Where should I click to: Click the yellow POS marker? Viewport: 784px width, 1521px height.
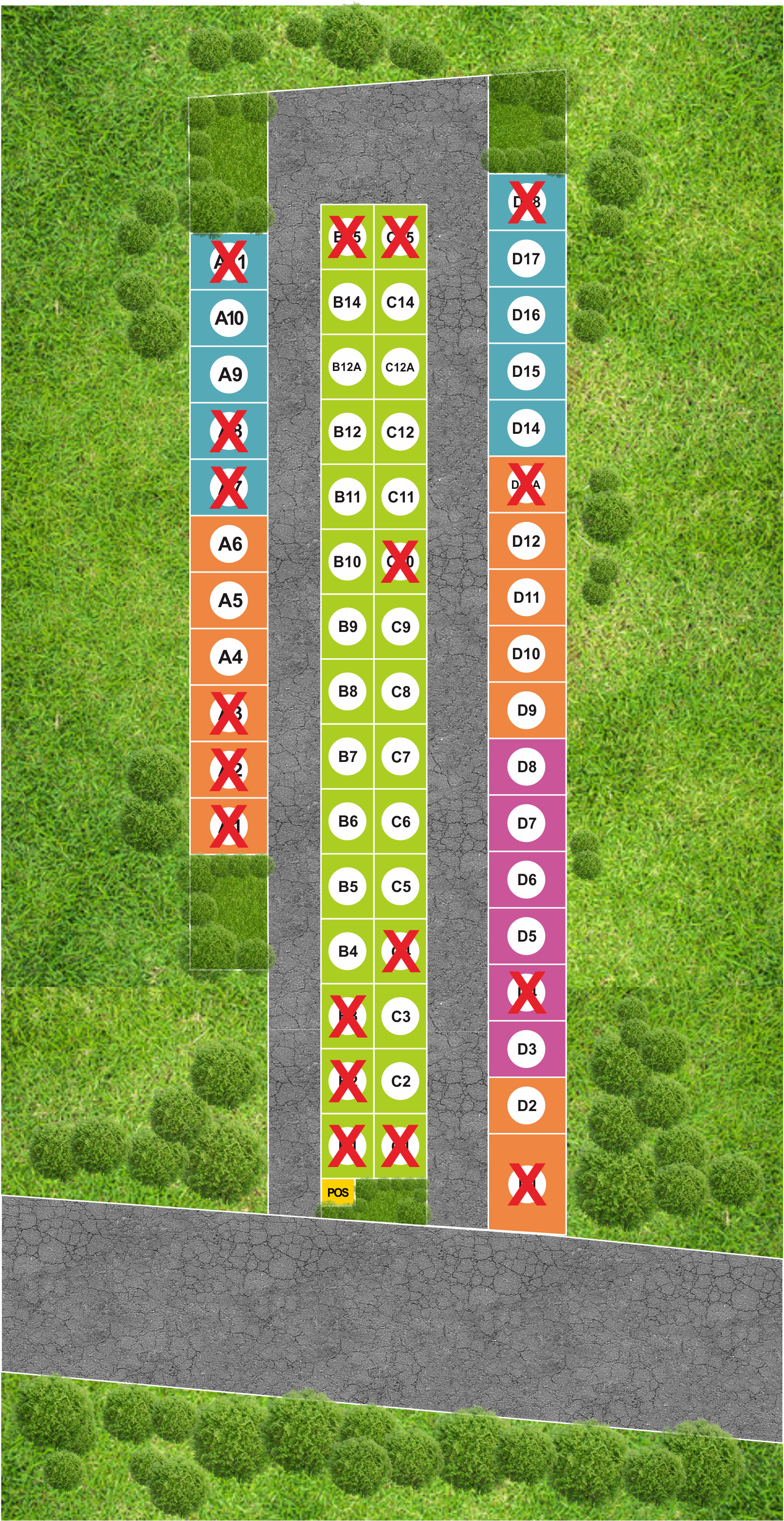(x=338, y=1192)
